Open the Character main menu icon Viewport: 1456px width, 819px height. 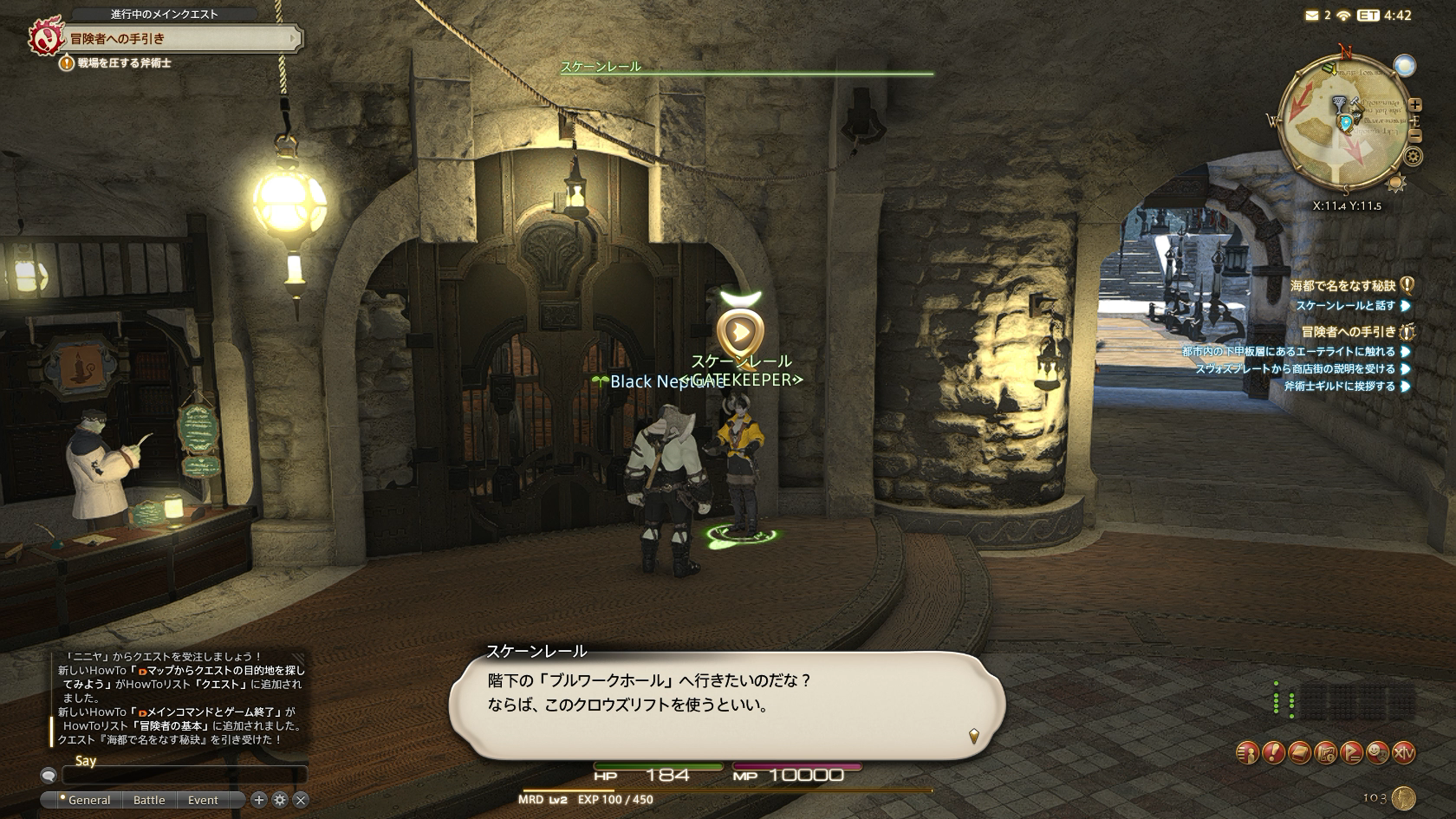1247,753
